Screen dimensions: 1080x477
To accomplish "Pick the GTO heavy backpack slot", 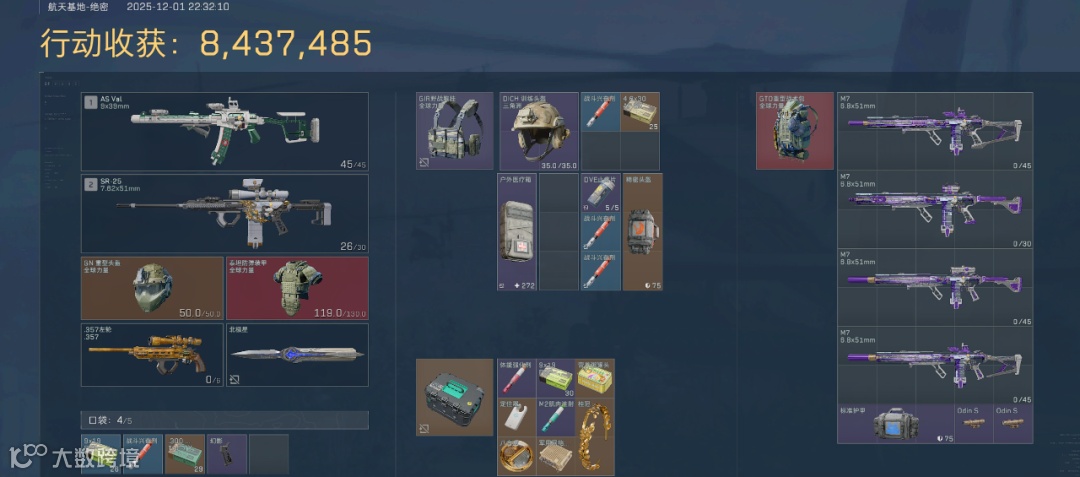I will pos(795,131).
